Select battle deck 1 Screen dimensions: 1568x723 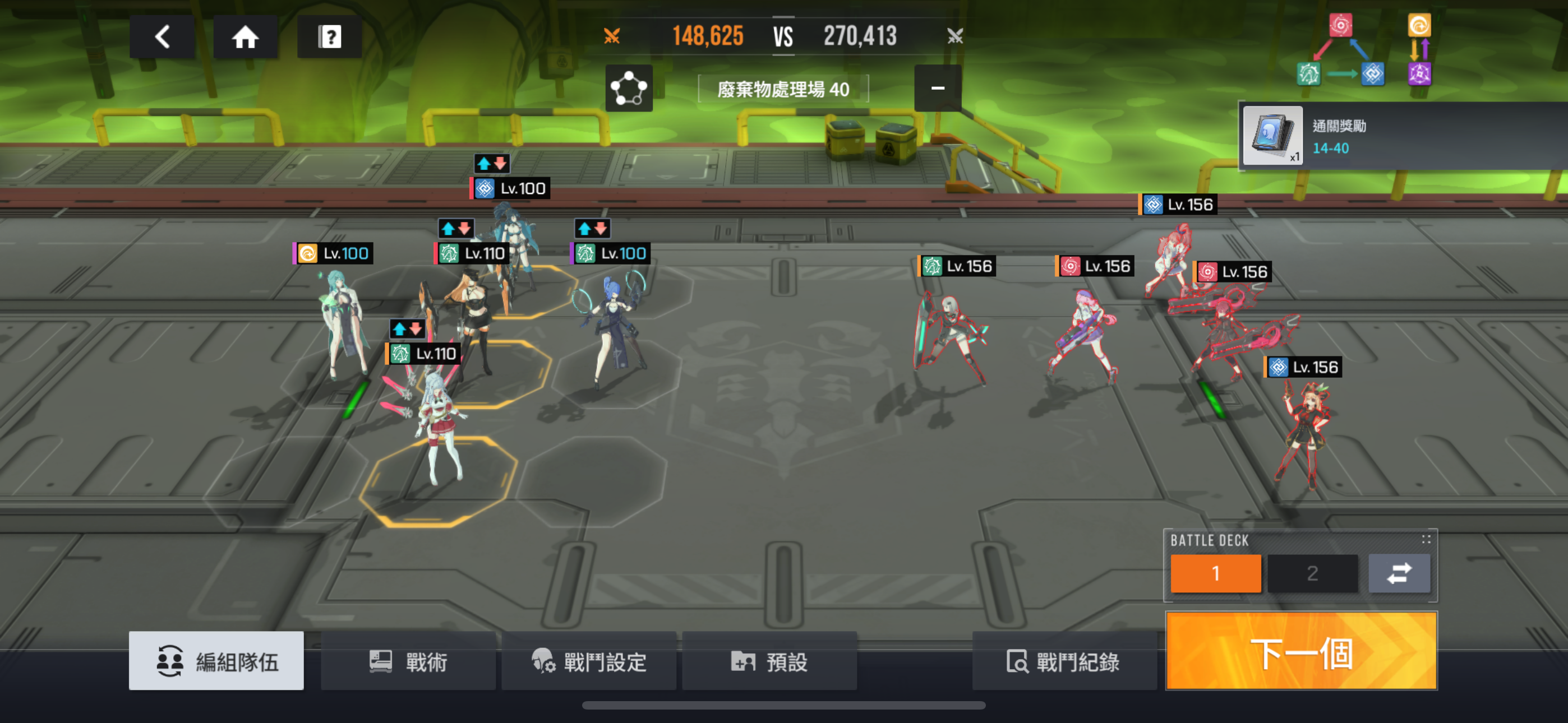click(x=1215, y=573)
